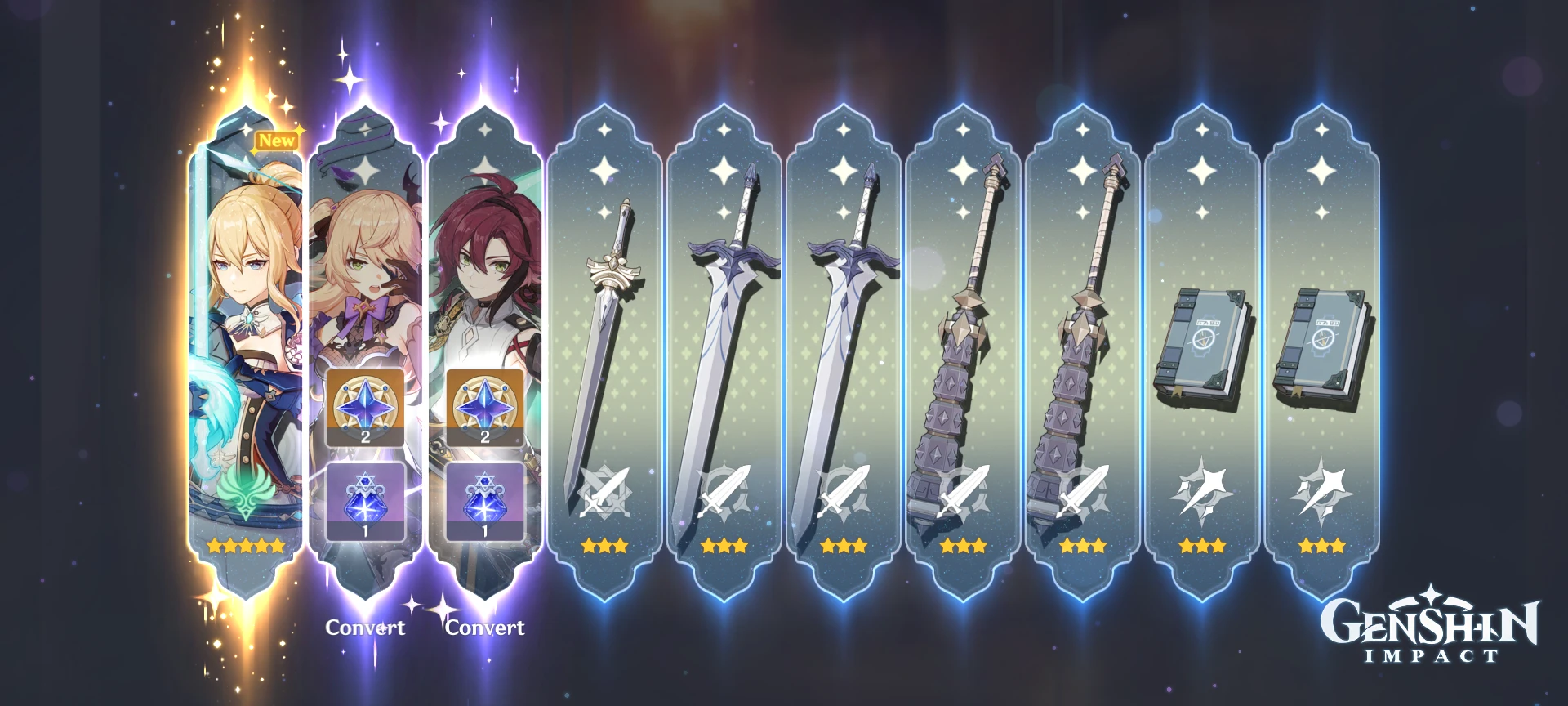Viewport: 1568px width, 706px height.
Task: Click the three-star rating under the second book card
Action: [1321, 546]
